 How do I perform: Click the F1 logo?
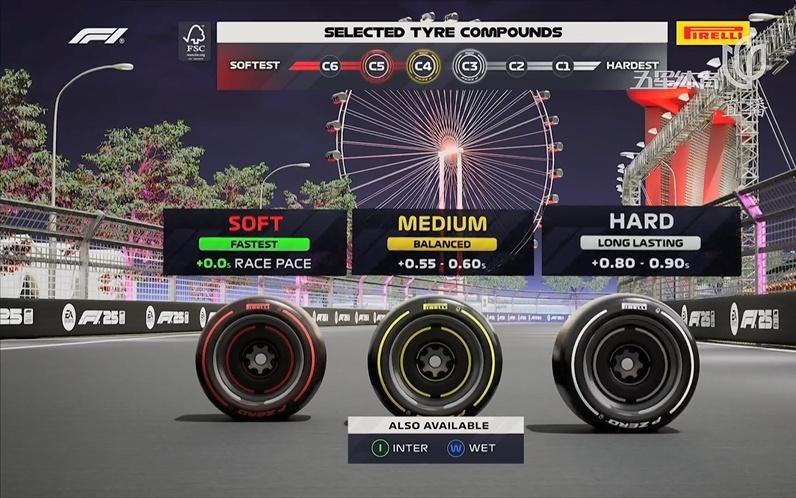[98, 36]
